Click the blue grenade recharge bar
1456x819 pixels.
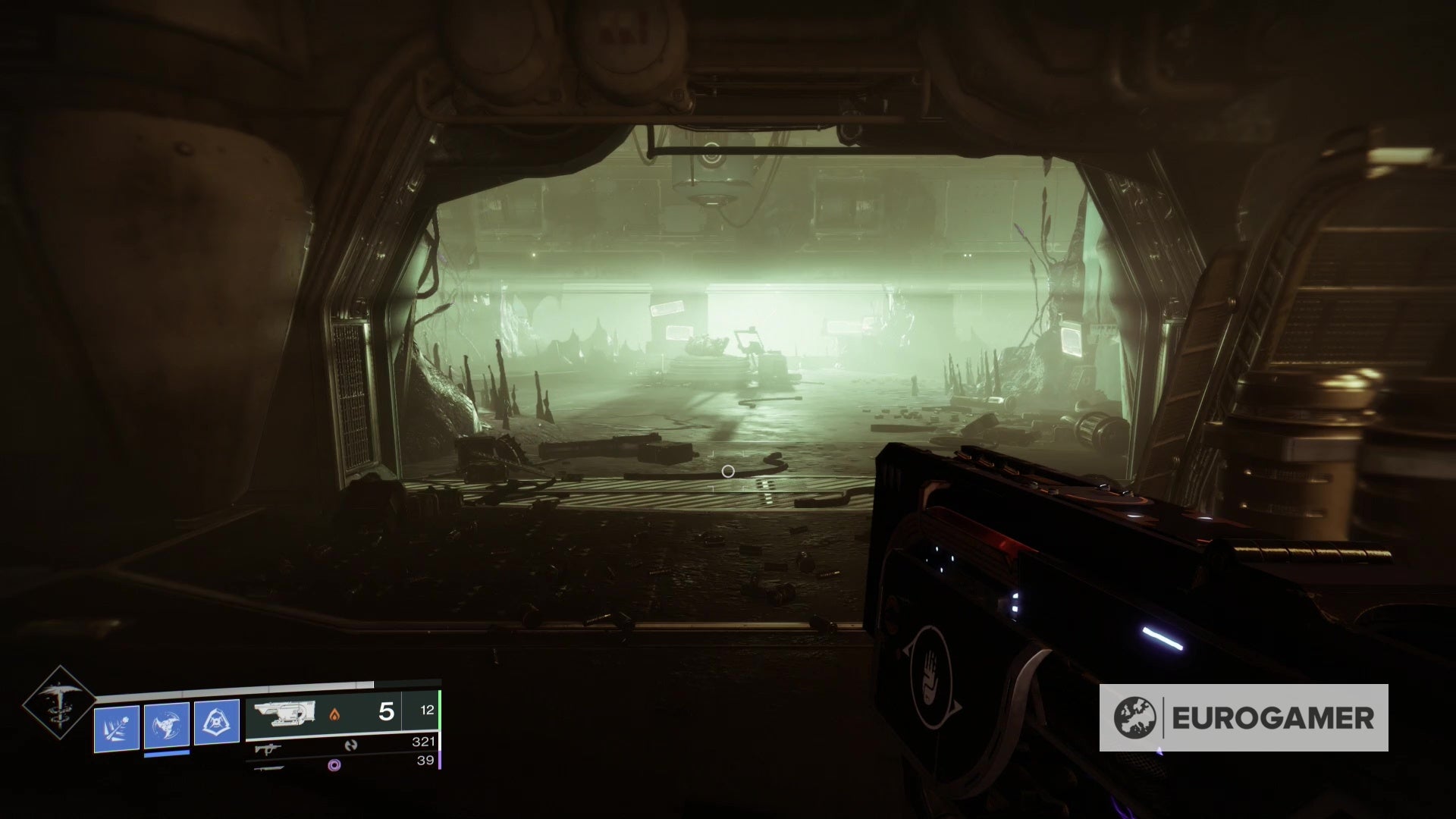coord(166,752)
